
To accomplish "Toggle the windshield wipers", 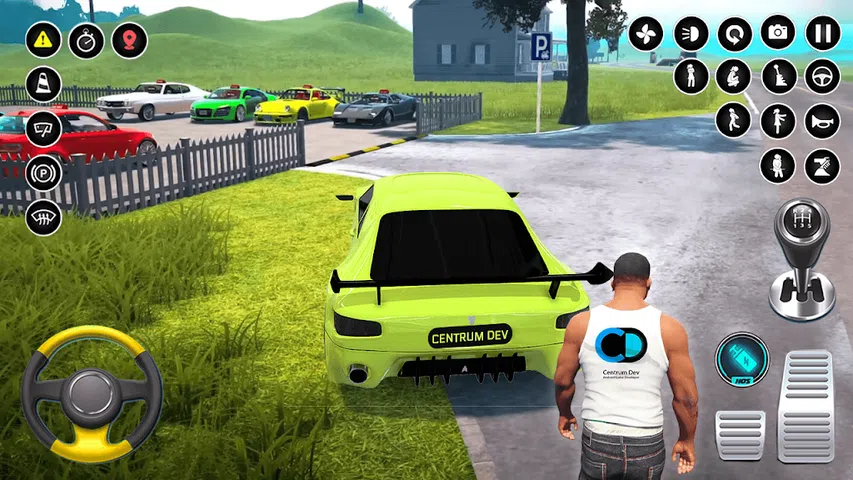I will click(x=43, y=129).
